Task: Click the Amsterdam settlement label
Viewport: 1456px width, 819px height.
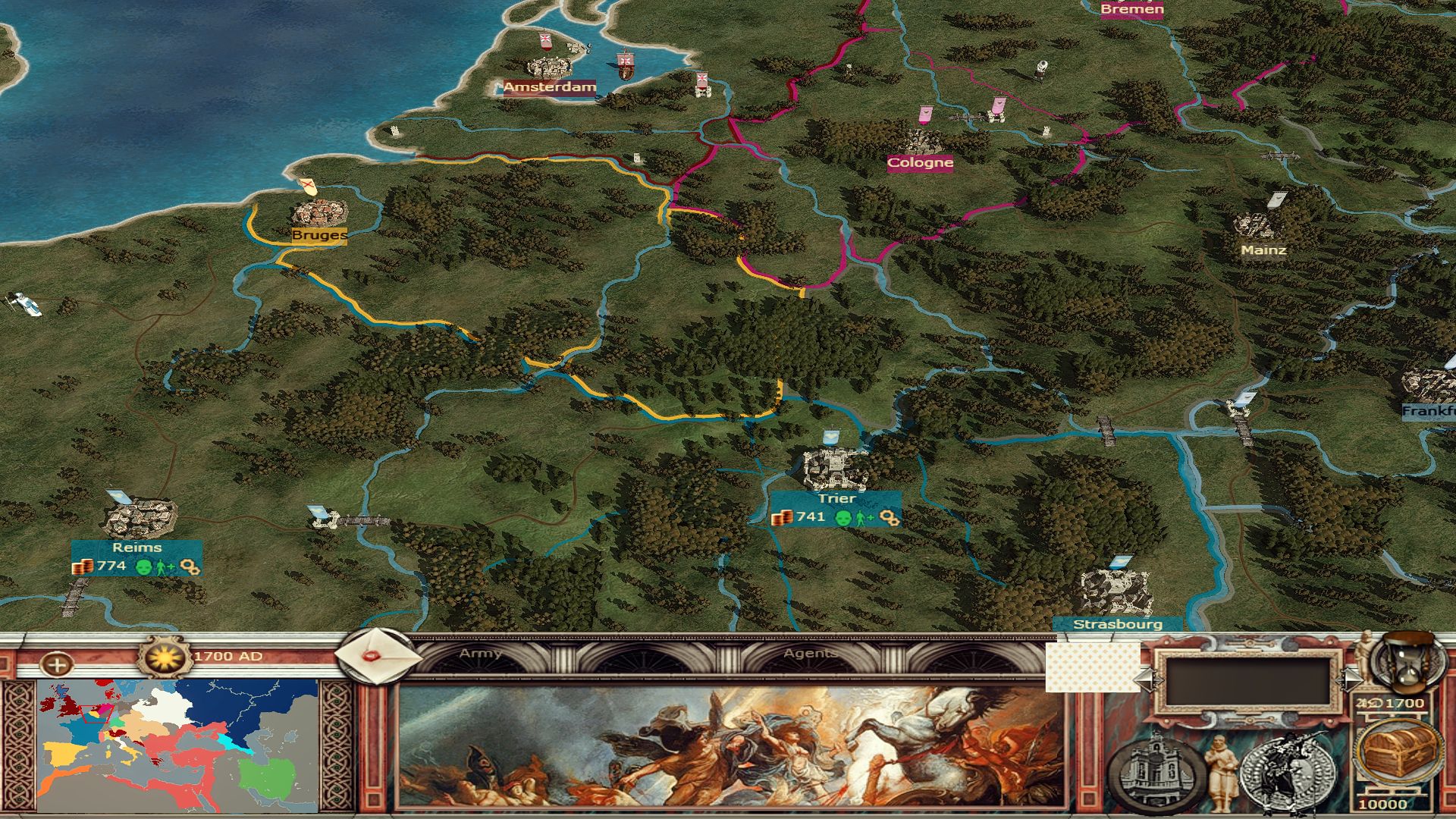Action: pyautogui.click(x=550, y=87)
